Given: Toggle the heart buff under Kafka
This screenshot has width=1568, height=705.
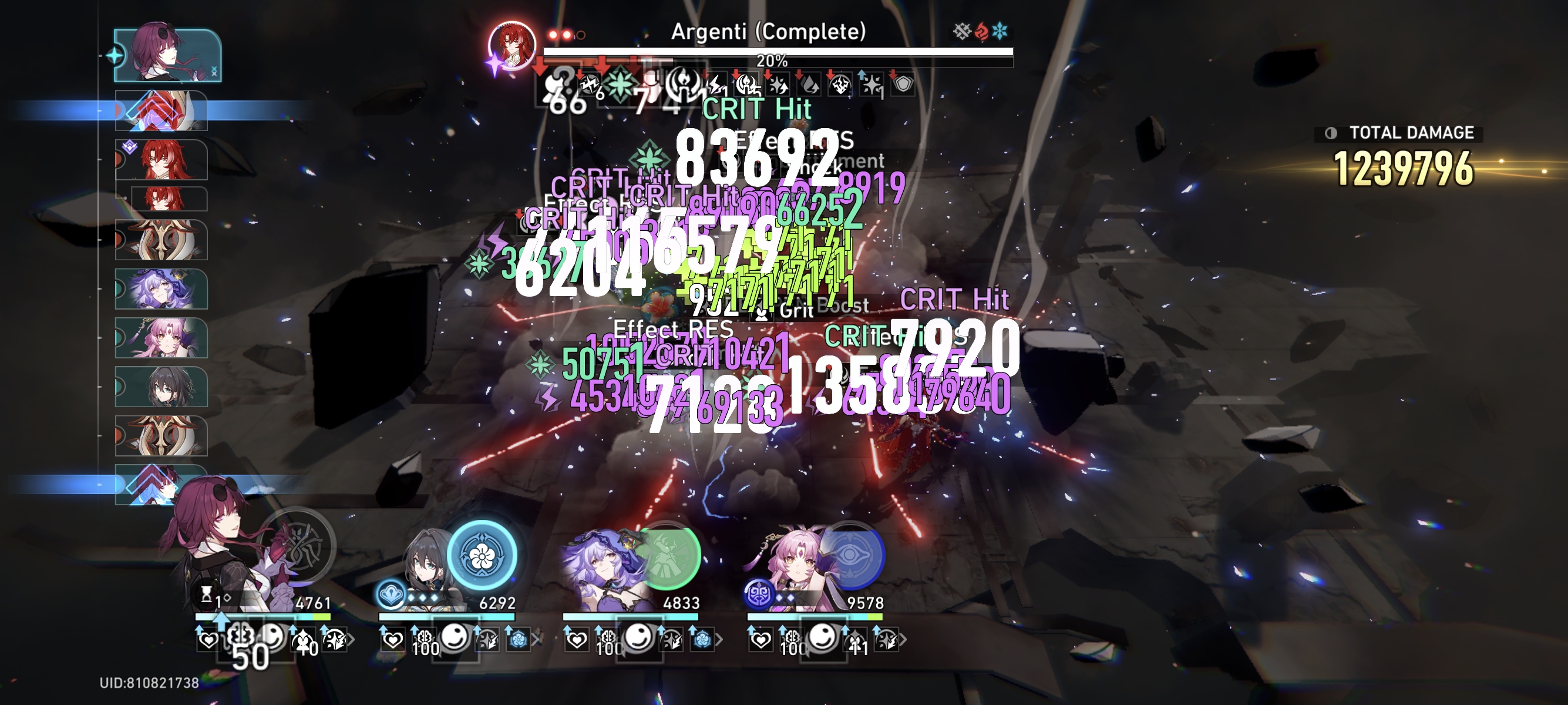Looking at the screenshot, I should [209, 640].
